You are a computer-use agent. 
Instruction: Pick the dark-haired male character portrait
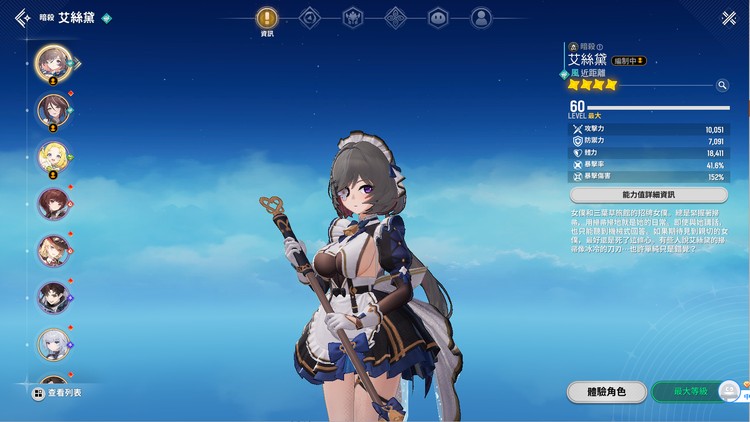point(52,297)
